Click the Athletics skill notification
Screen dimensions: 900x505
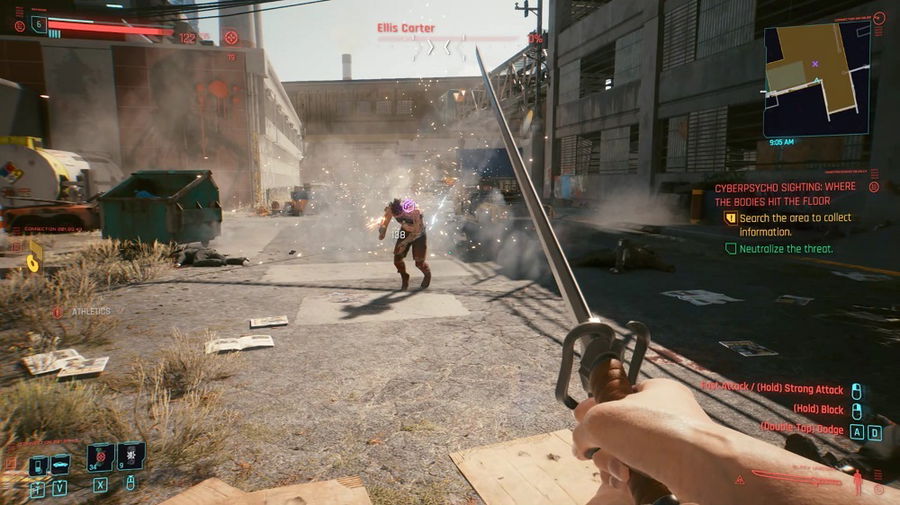[84, 311]
